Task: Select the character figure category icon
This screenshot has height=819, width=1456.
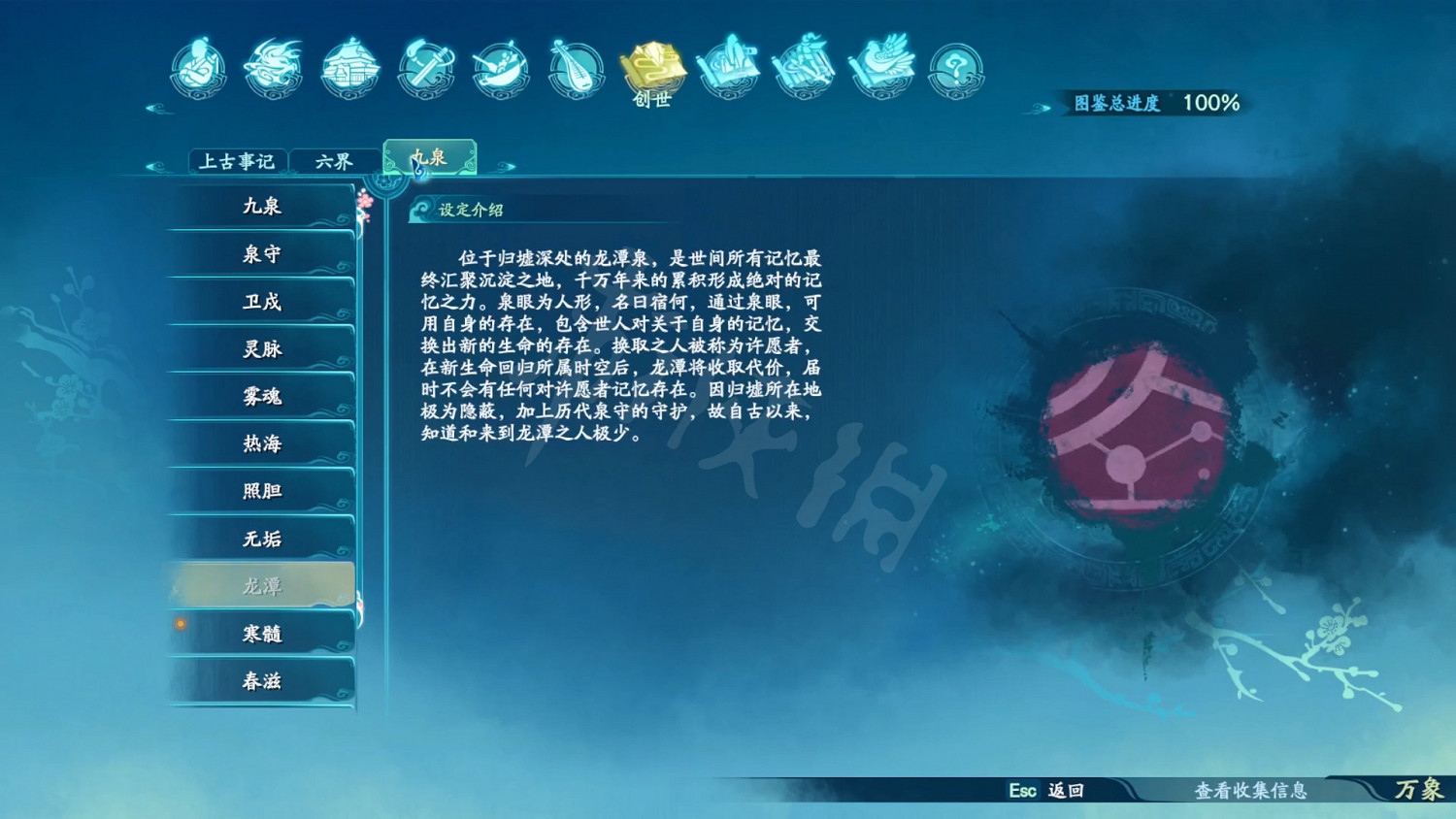Action: click(x=199, y=68)
